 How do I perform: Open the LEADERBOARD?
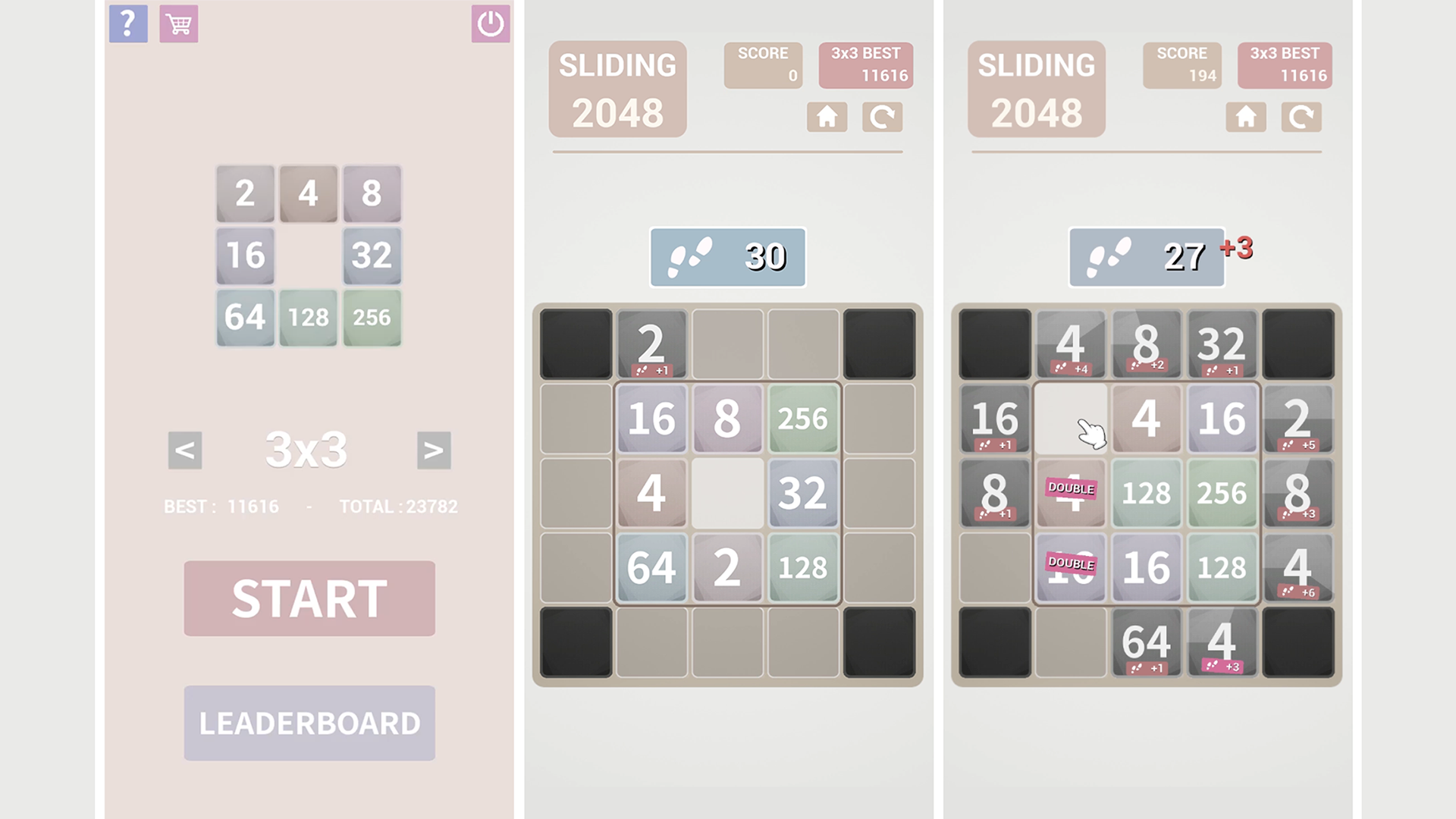click(309, 721)
